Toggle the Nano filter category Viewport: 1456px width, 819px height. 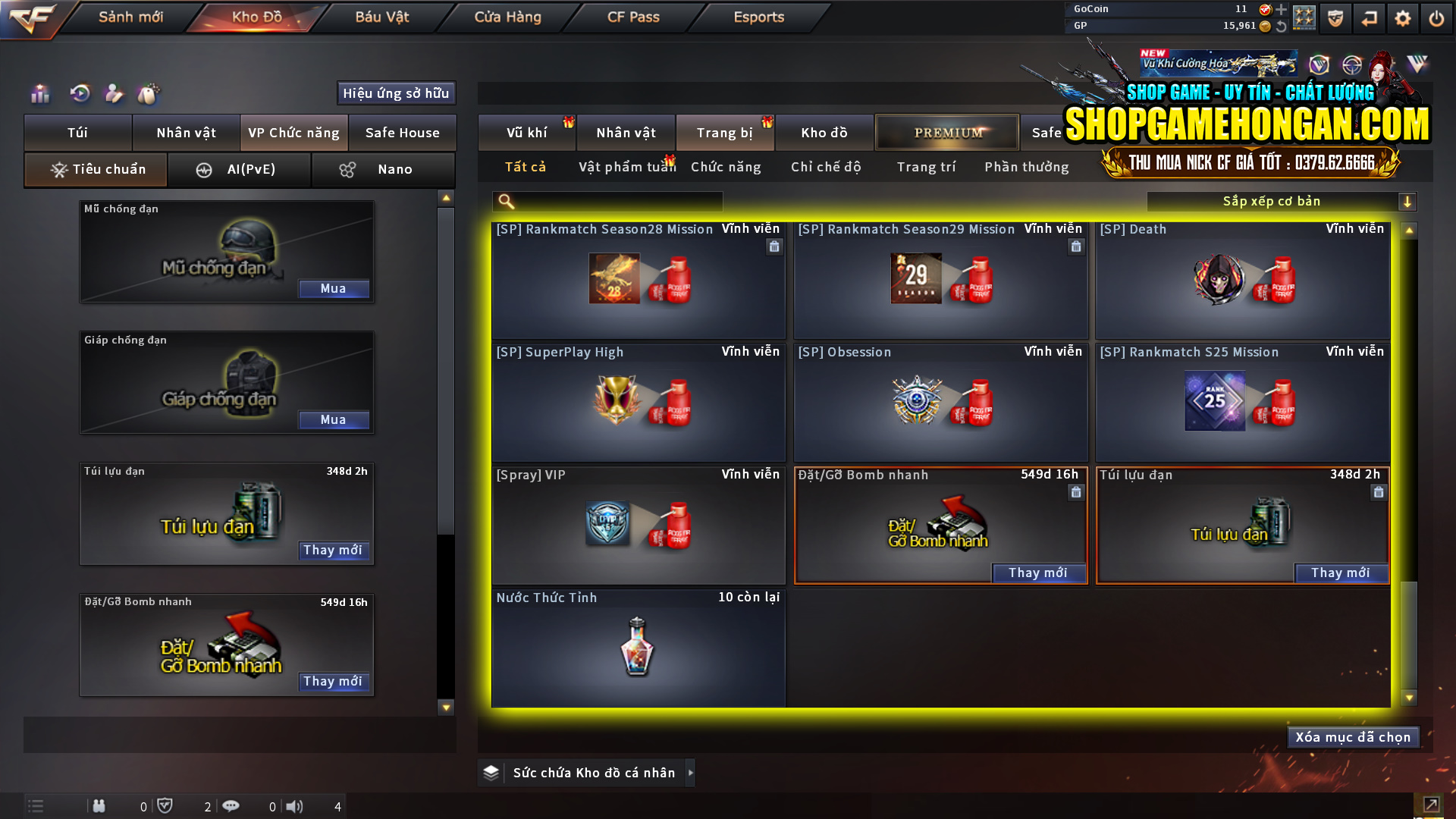click(383, 169)
